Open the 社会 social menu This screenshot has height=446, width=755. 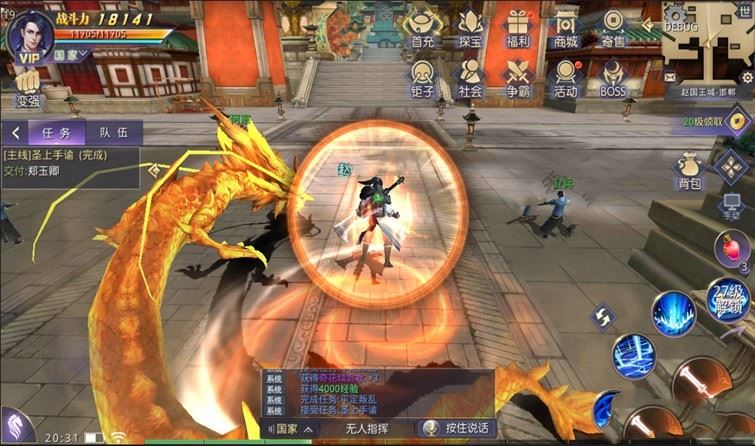coord(470,77)
